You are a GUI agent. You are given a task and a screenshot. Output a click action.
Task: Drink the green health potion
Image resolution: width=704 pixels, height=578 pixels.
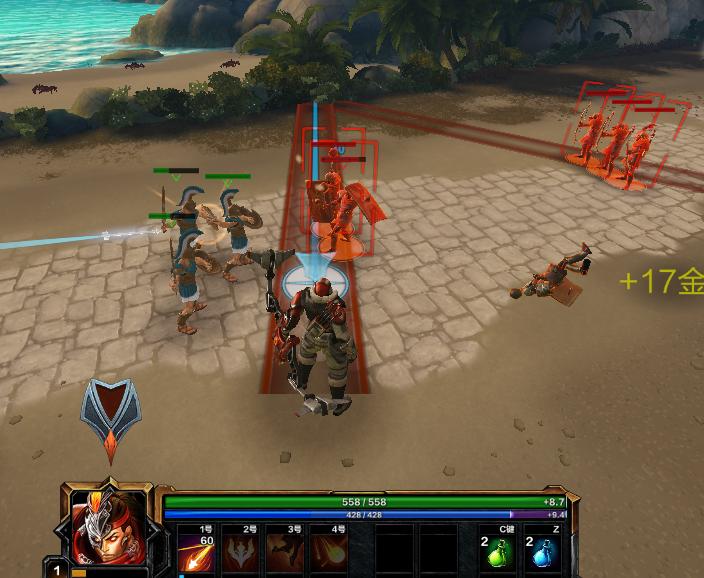[x=497, y=553]
